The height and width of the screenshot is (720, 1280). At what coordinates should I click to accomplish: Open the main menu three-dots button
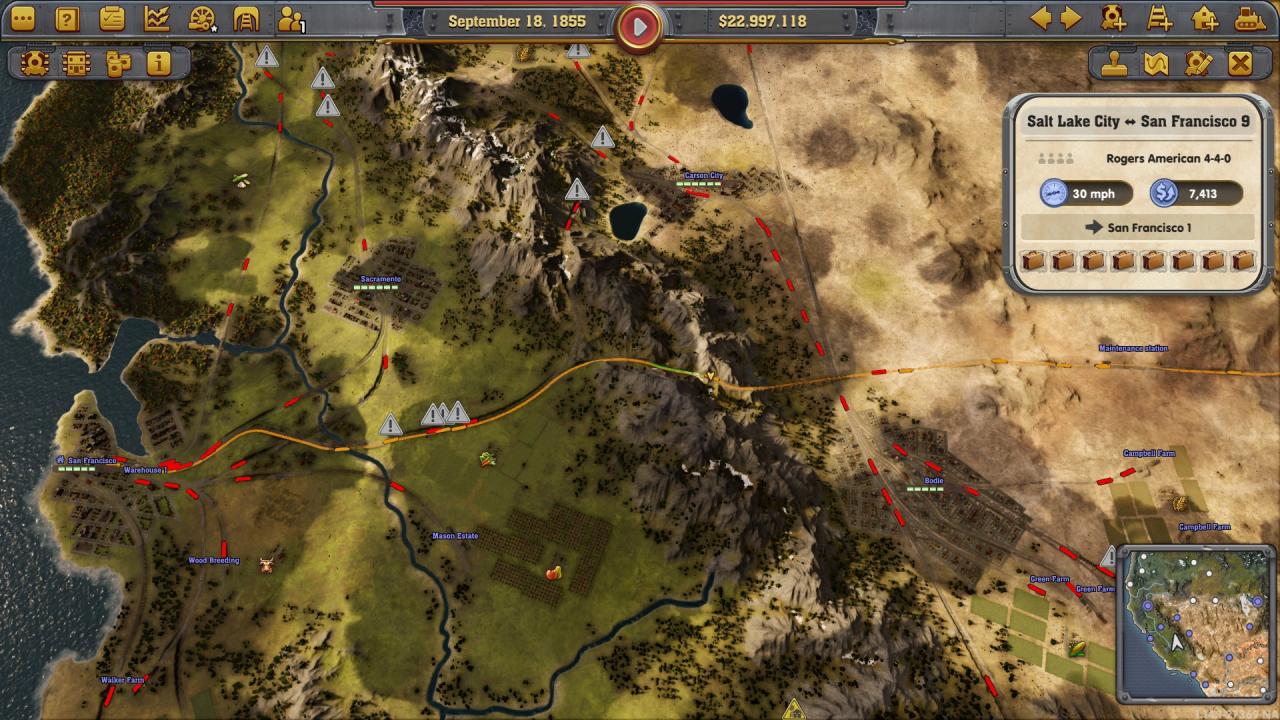[22, 19]
